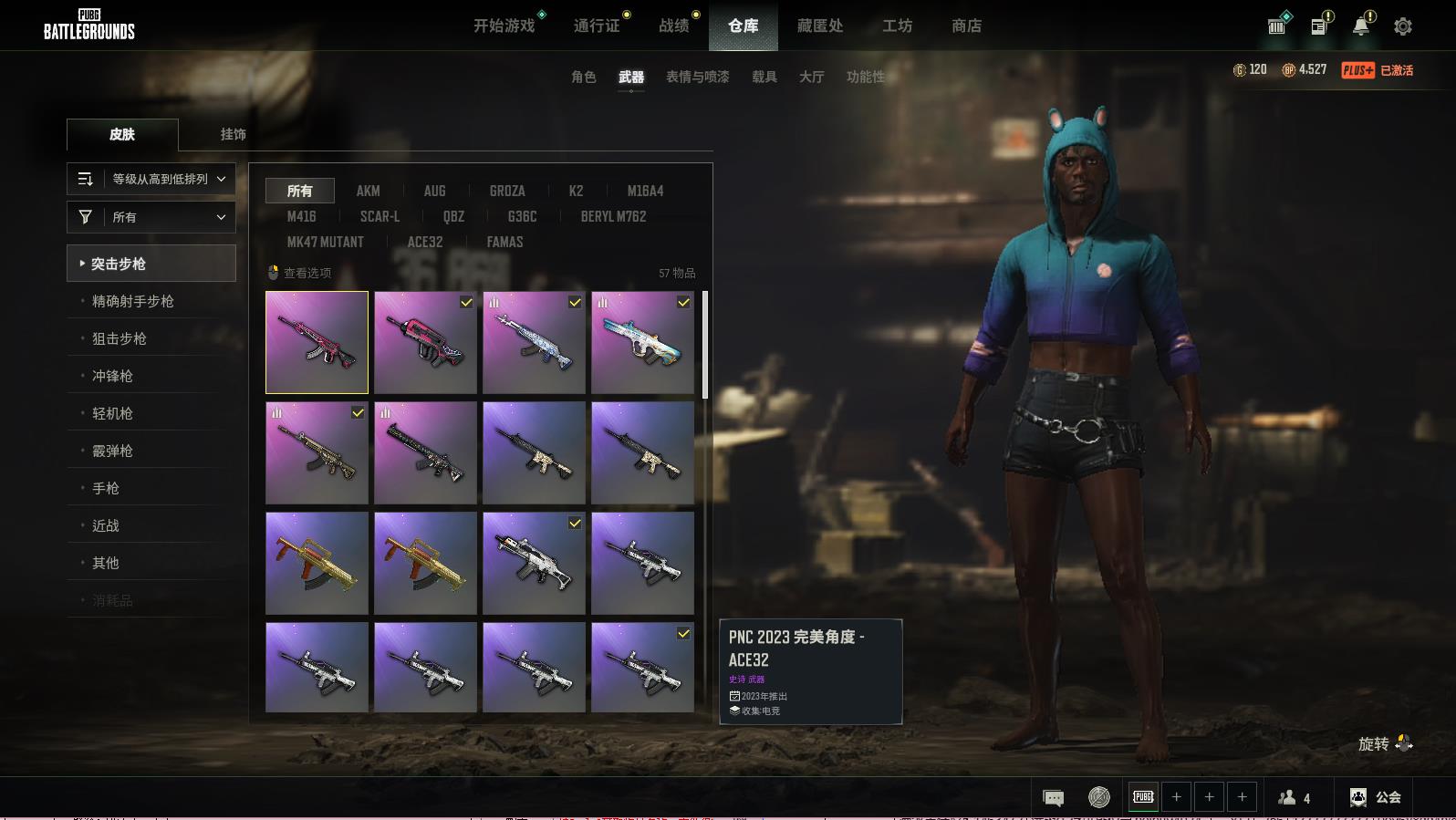Open the 商店 store tab
This screenshot has height=820, width=1456.
[x=966, y=26]
